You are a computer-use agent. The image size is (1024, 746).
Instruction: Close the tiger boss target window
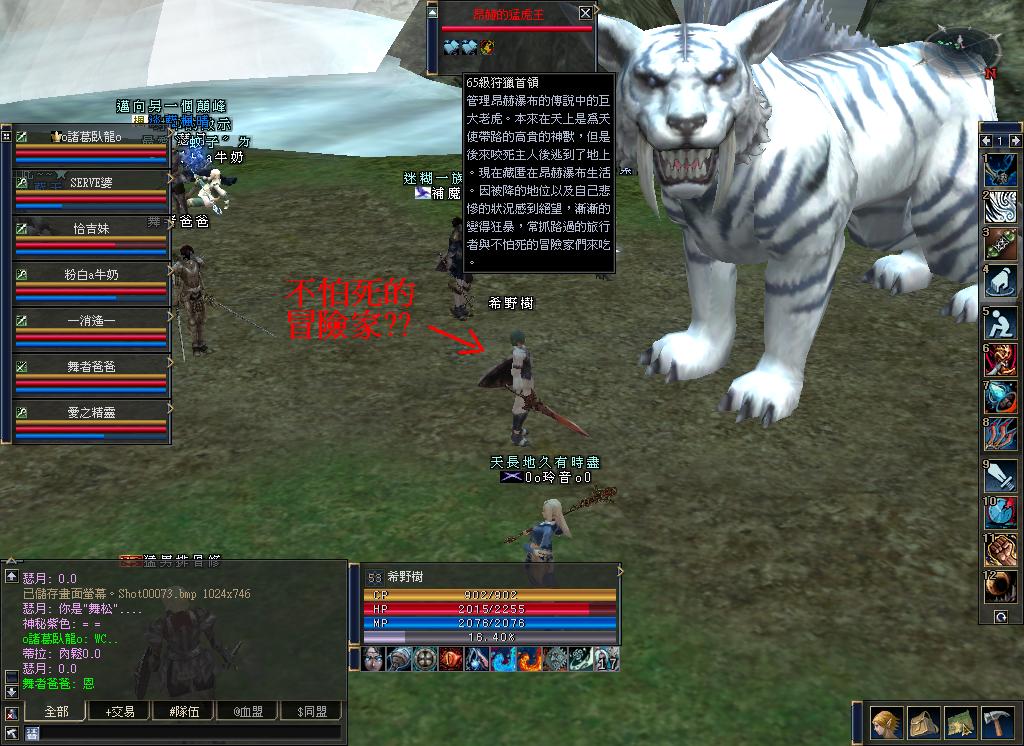[585, 13]
